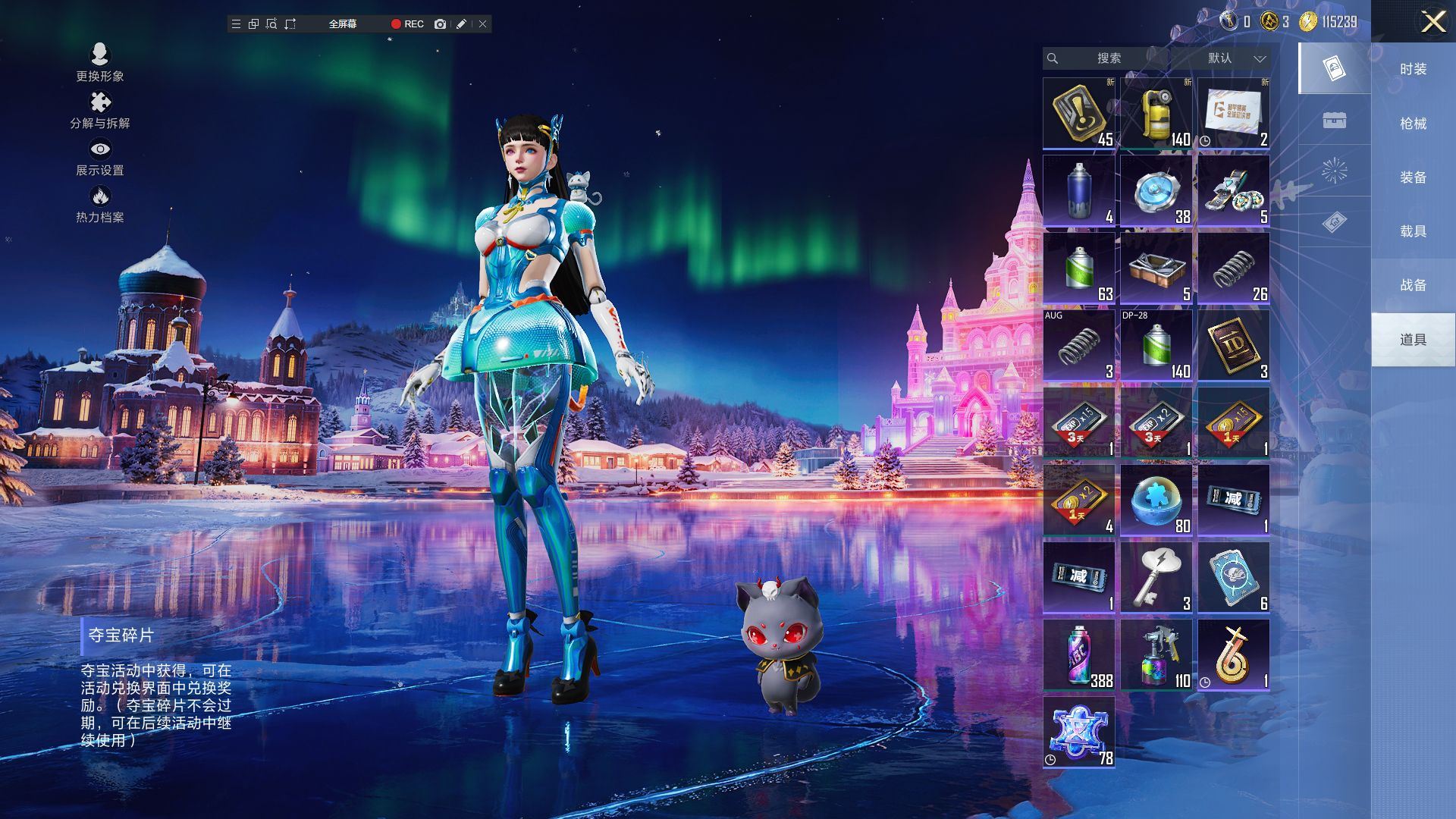Stop recording with the REC button

407,24
